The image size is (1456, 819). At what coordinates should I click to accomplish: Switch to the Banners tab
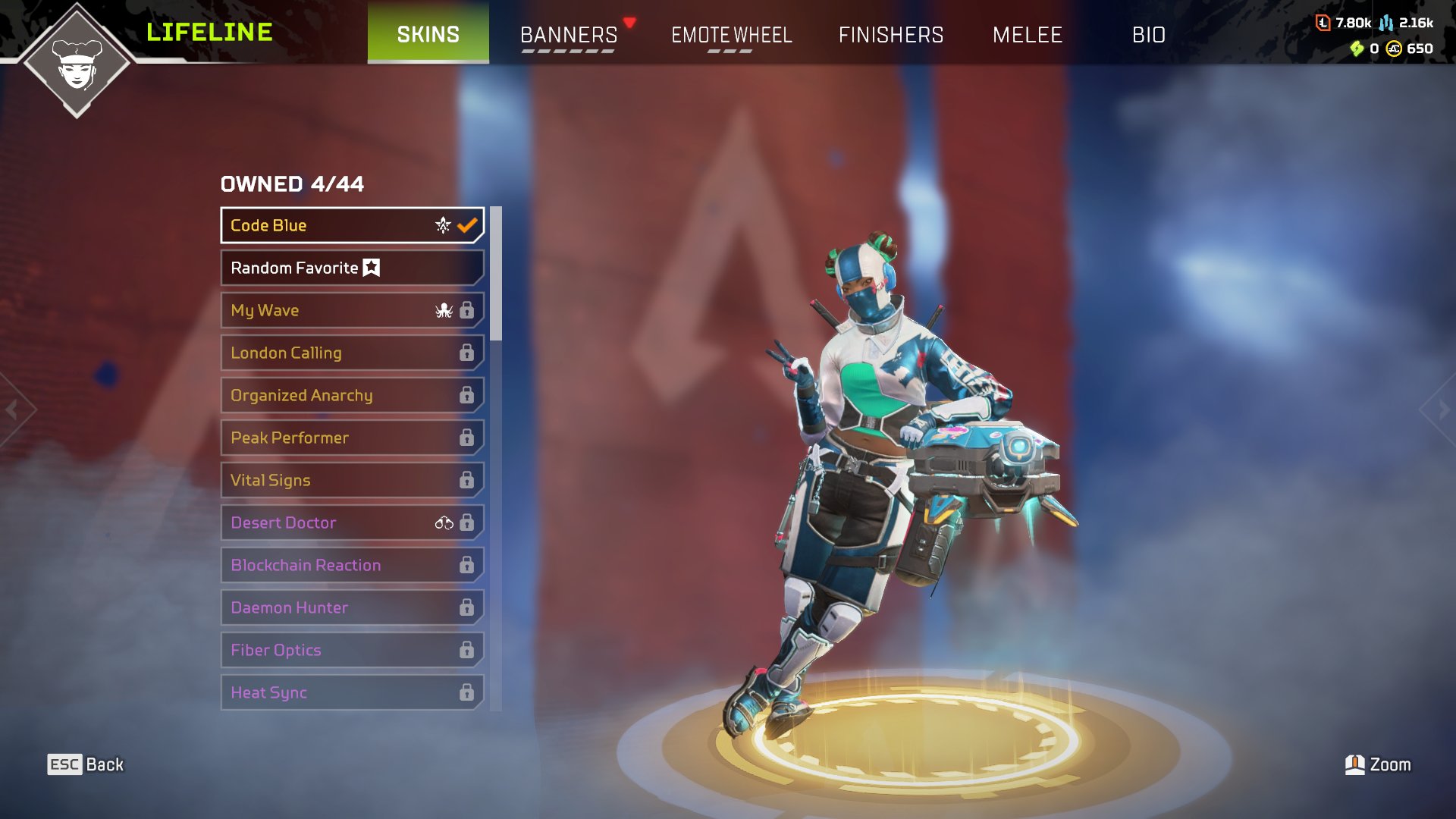pyautogui.click(x=569, y=35)
